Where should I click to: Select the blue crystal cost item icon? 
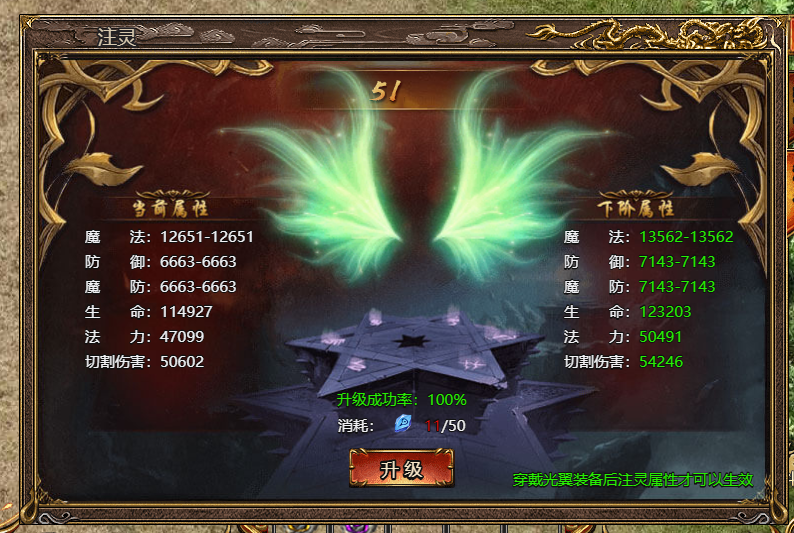coord(403,424)
